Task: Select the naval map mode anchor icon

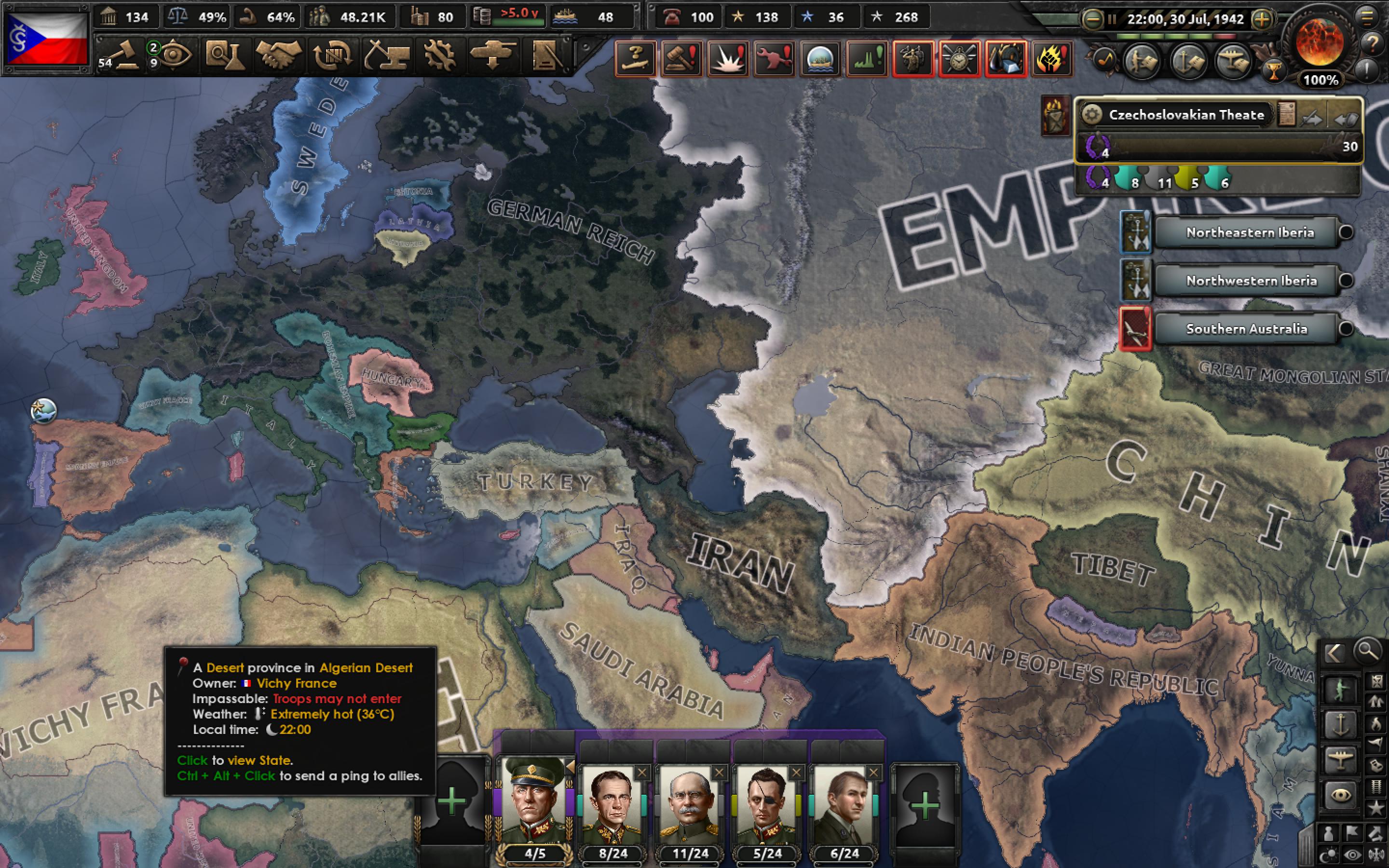Action: [x=1341, y=724]
